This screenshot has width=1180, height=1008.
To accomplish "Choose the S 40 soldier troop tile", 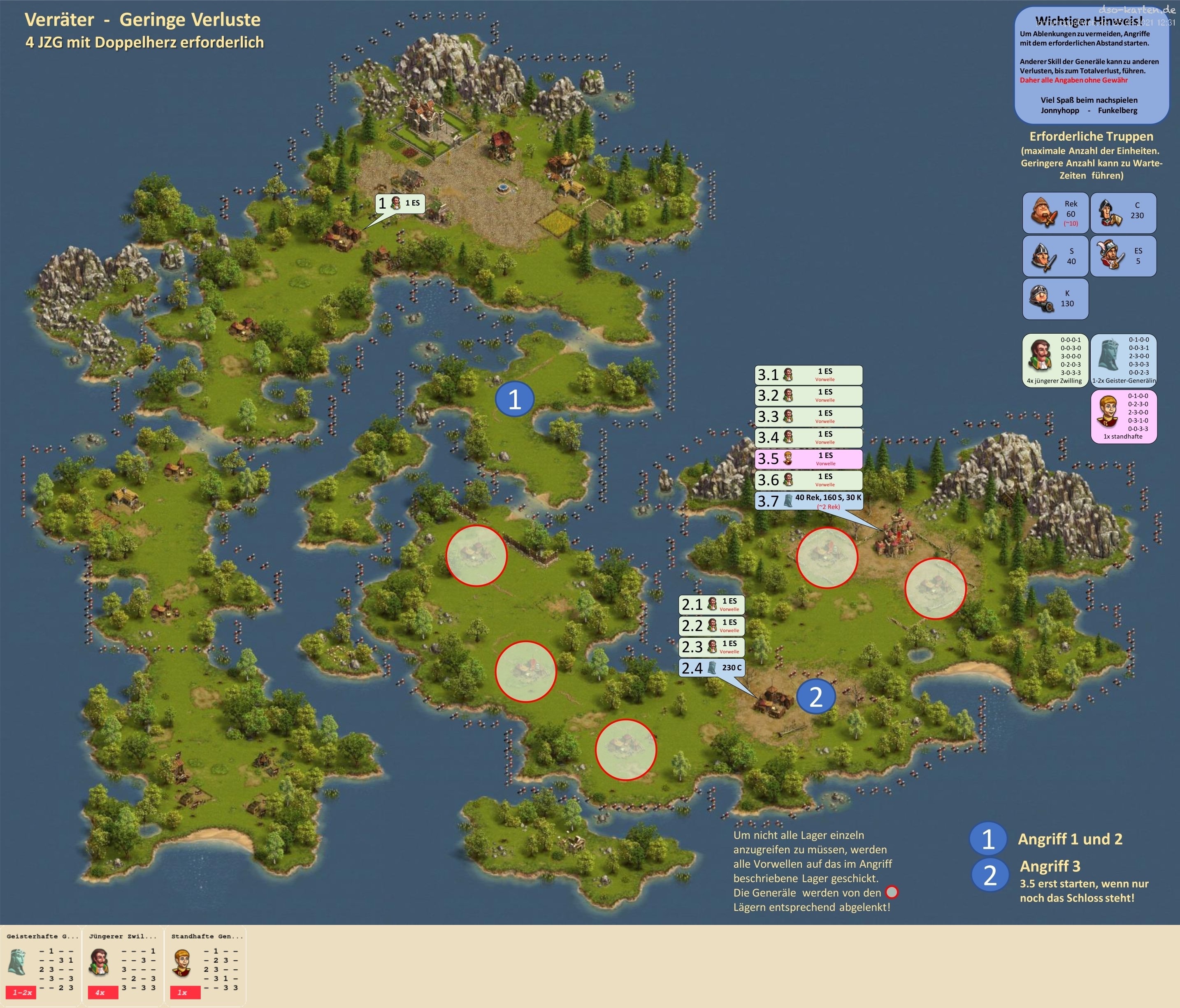I will [1055, 256].
